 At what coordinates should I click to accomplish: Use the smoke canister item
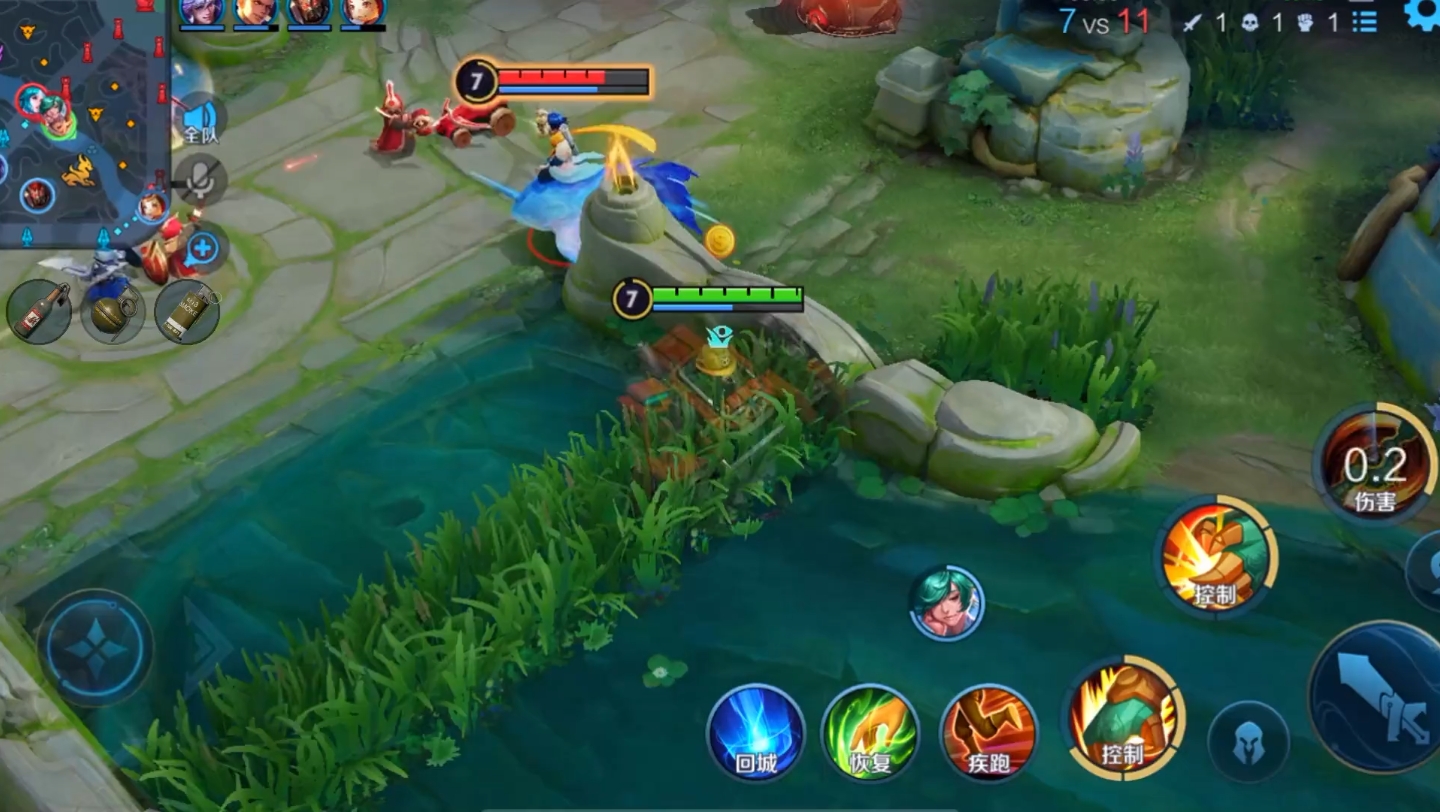(x=187, y=312)
